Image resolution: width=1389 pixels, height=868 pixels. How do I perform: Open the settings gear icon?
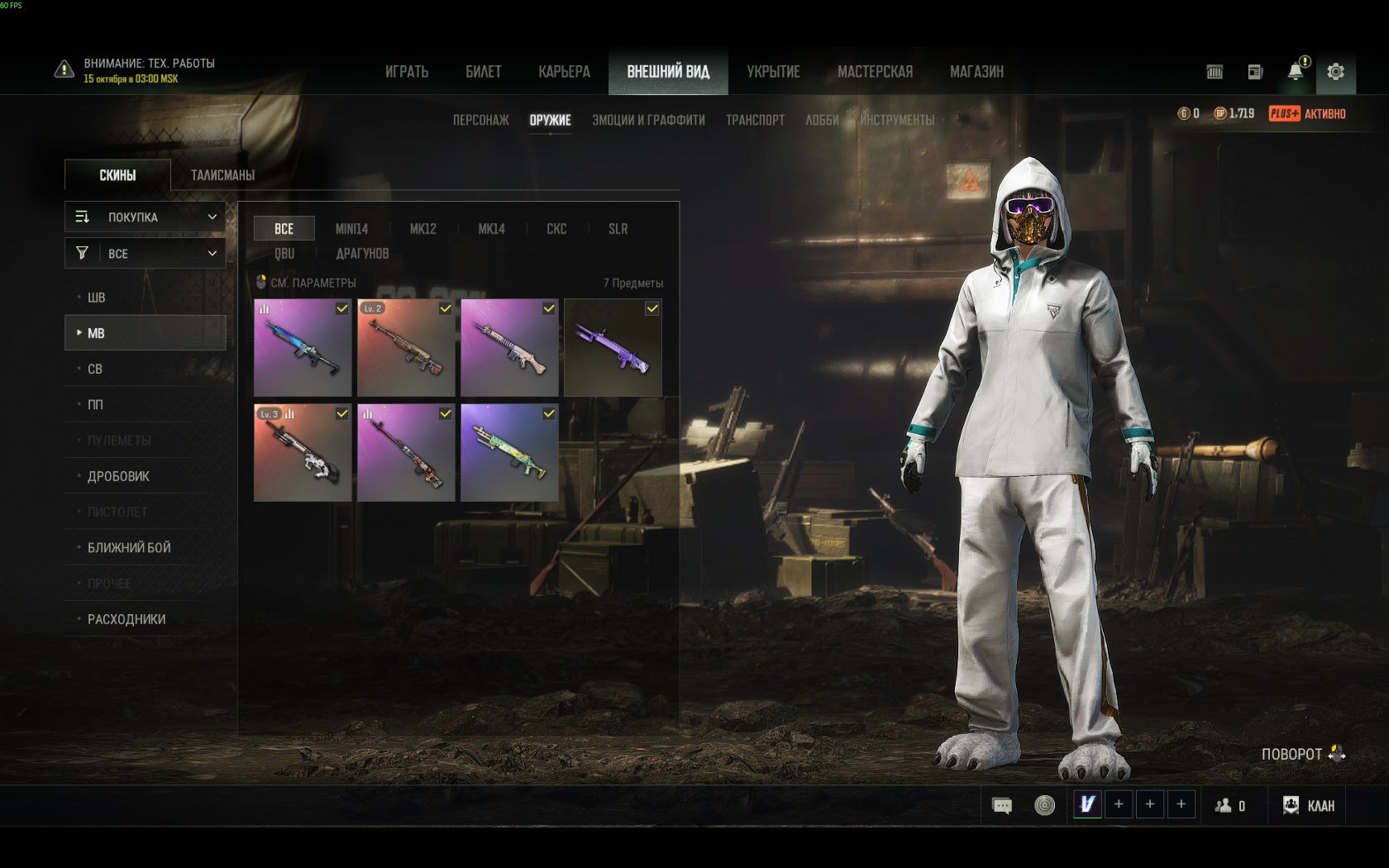click(x=1335, y=72)
